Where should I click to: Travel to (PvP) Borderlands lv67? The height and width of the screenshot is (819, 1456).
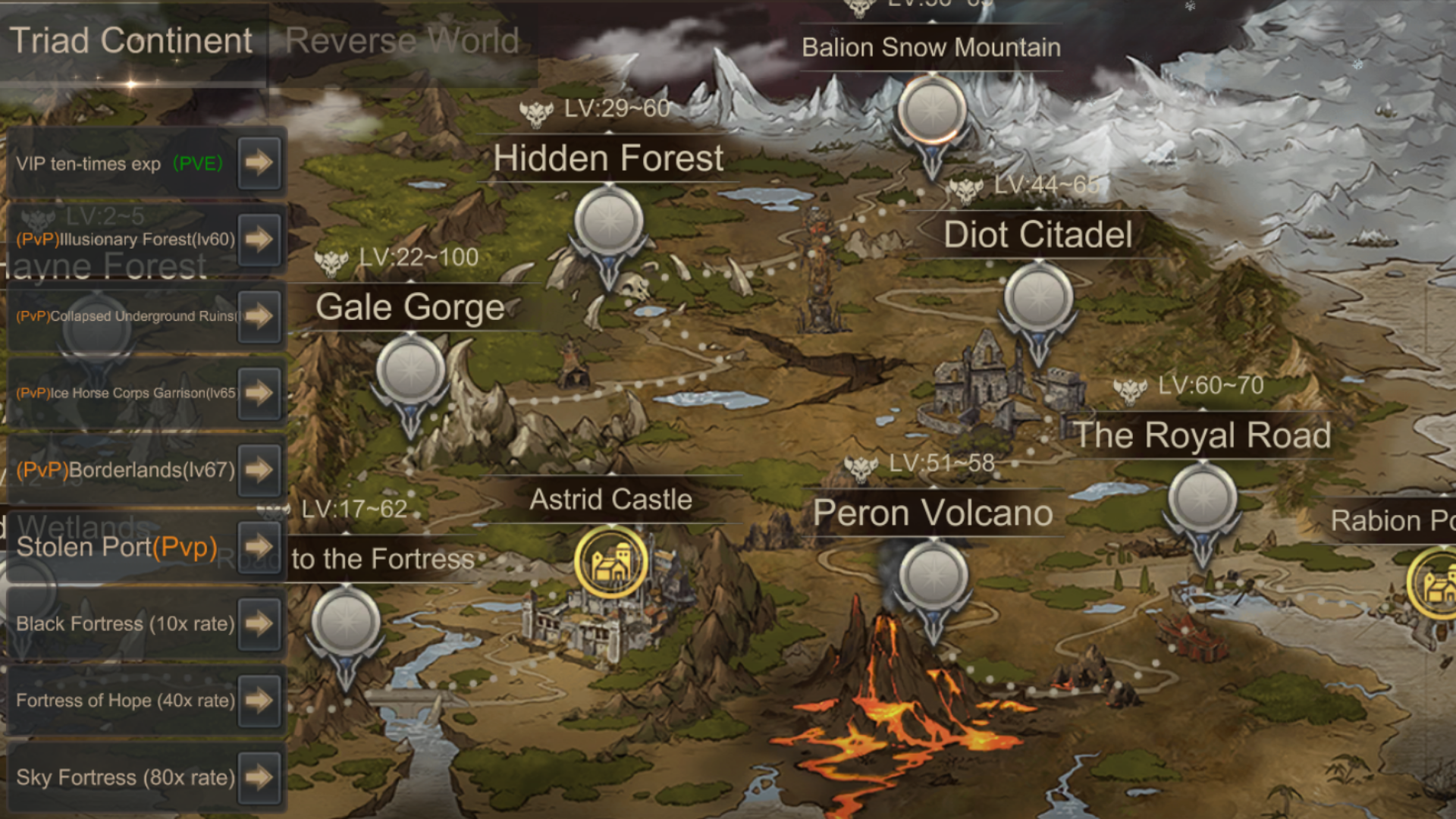259,469
